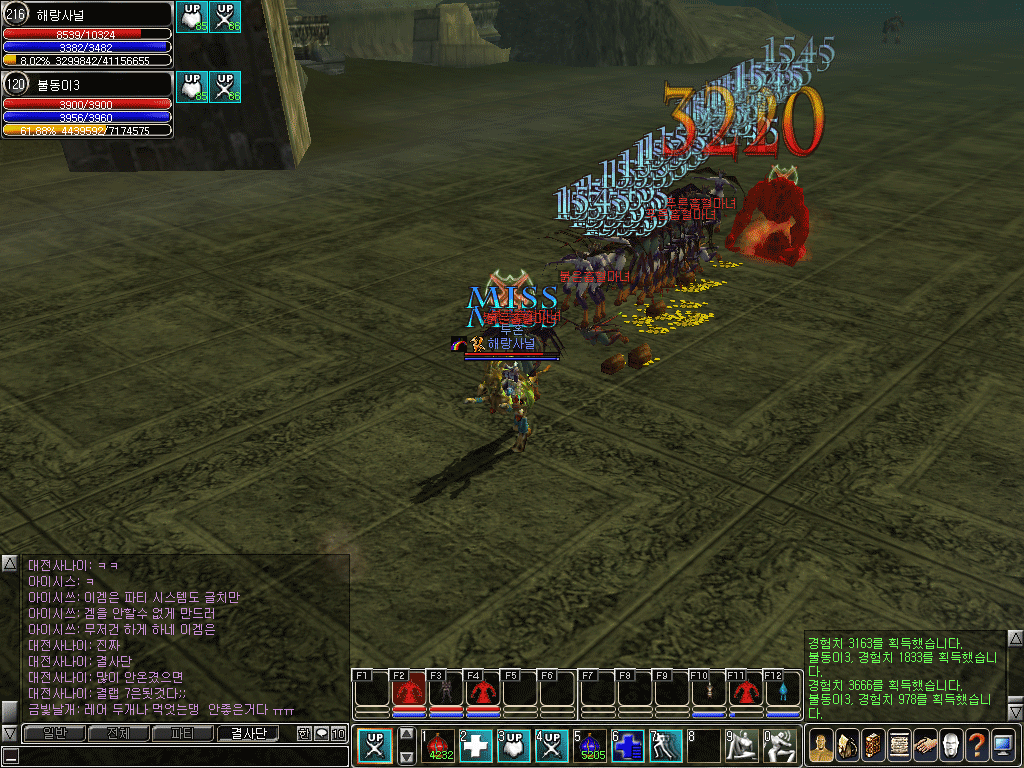Open the help question mark menu
This screenshot has width=1024, height=768.
point(976,746)
